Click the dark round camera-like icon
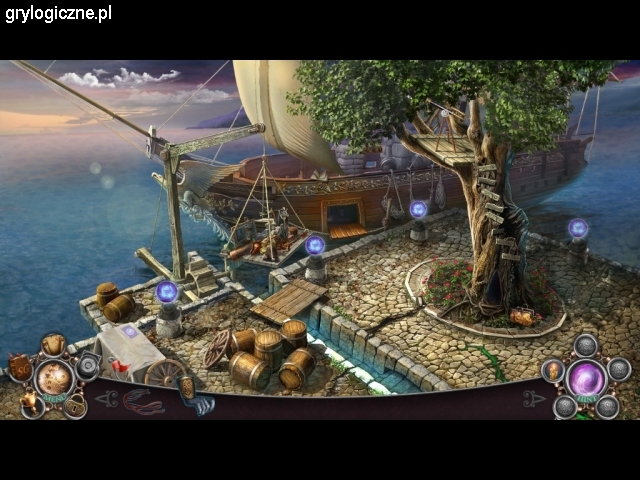The height and width of the screenshot is (480, 640). click(88, 367)
